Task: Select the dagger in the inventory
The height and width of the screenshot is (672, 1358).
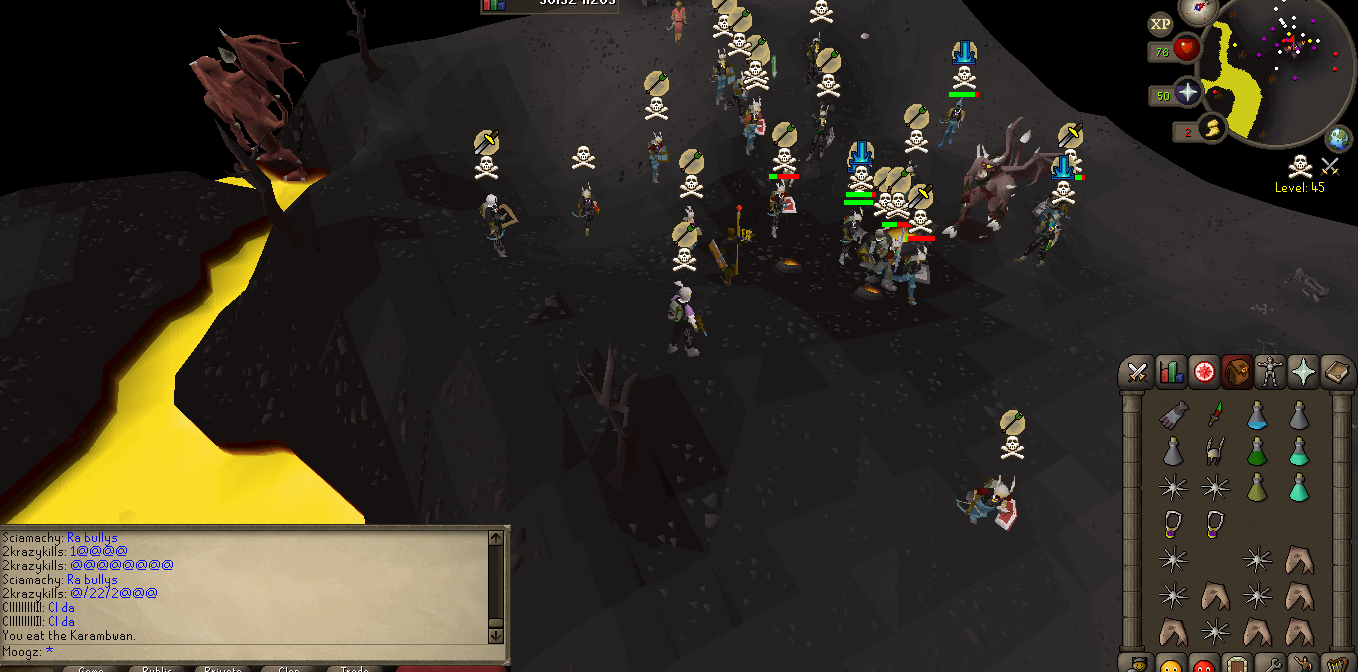Action: (x=1215, y=413)
